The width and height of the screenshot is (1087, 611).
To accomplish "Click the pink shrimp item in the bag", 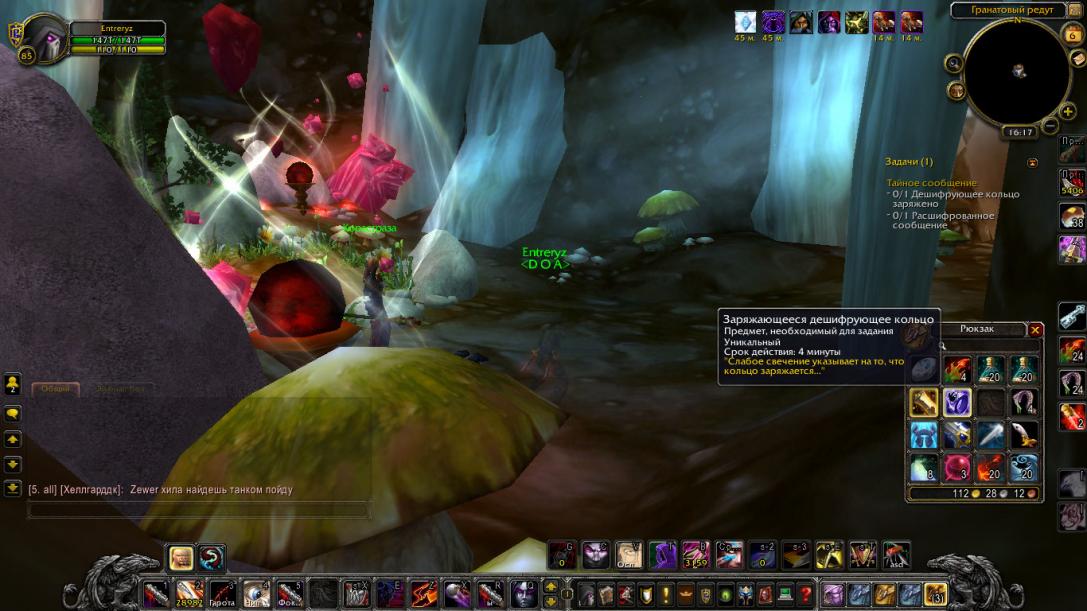I will click(1023, 402).
